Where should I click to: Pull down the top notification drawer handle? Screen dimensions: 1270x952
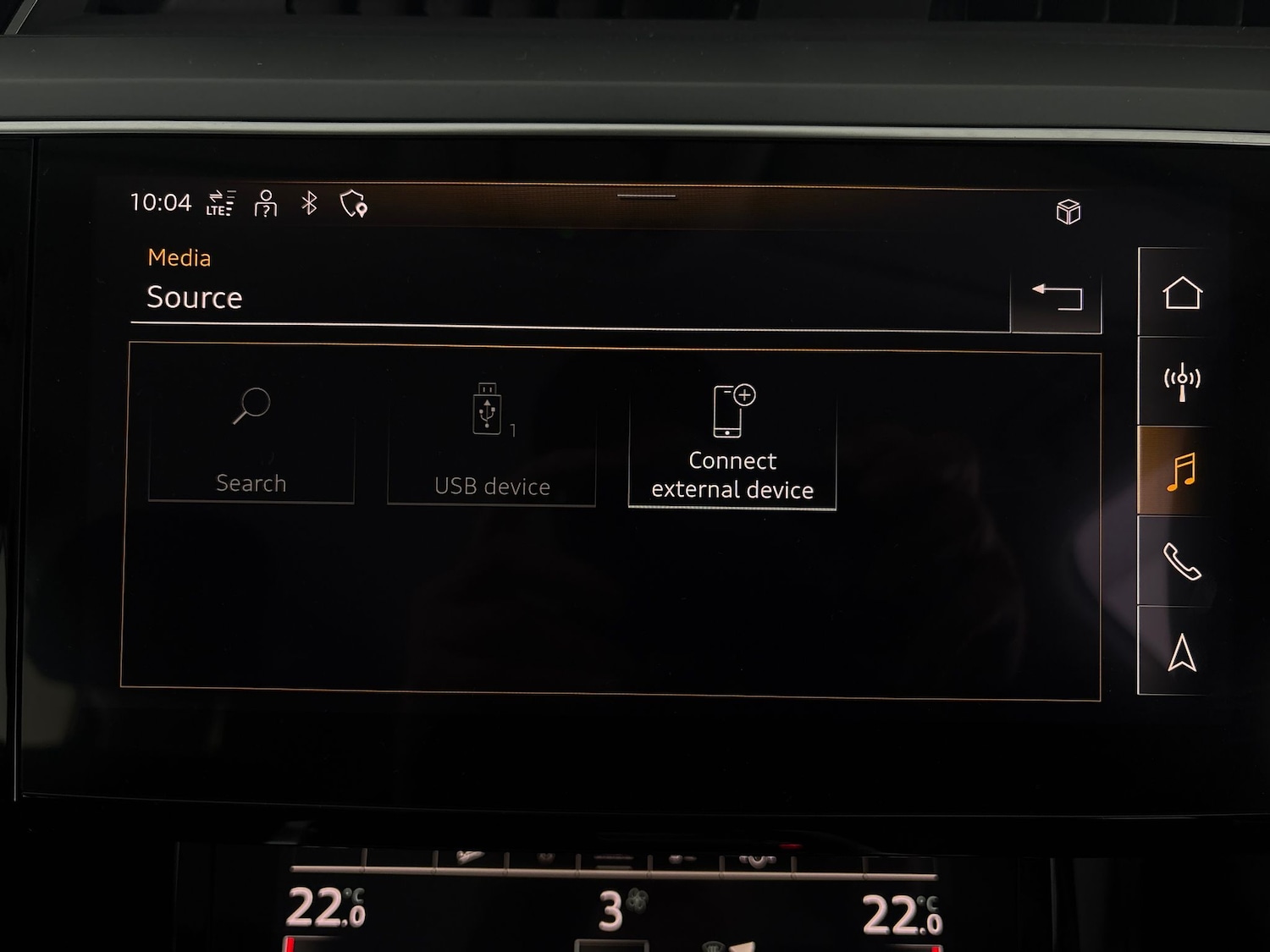pyautogui.click(x=646, y=195)
